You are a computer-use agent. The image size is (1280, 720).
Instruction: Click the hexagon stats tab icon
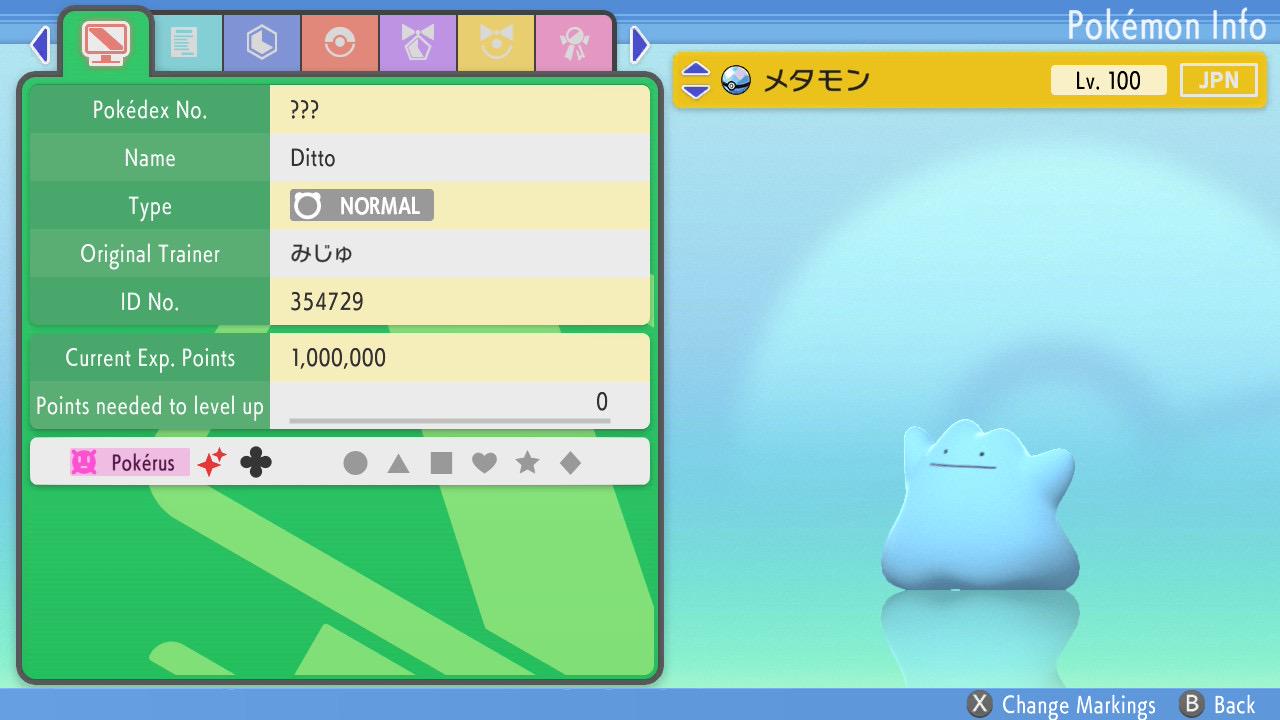pos(261,42)
